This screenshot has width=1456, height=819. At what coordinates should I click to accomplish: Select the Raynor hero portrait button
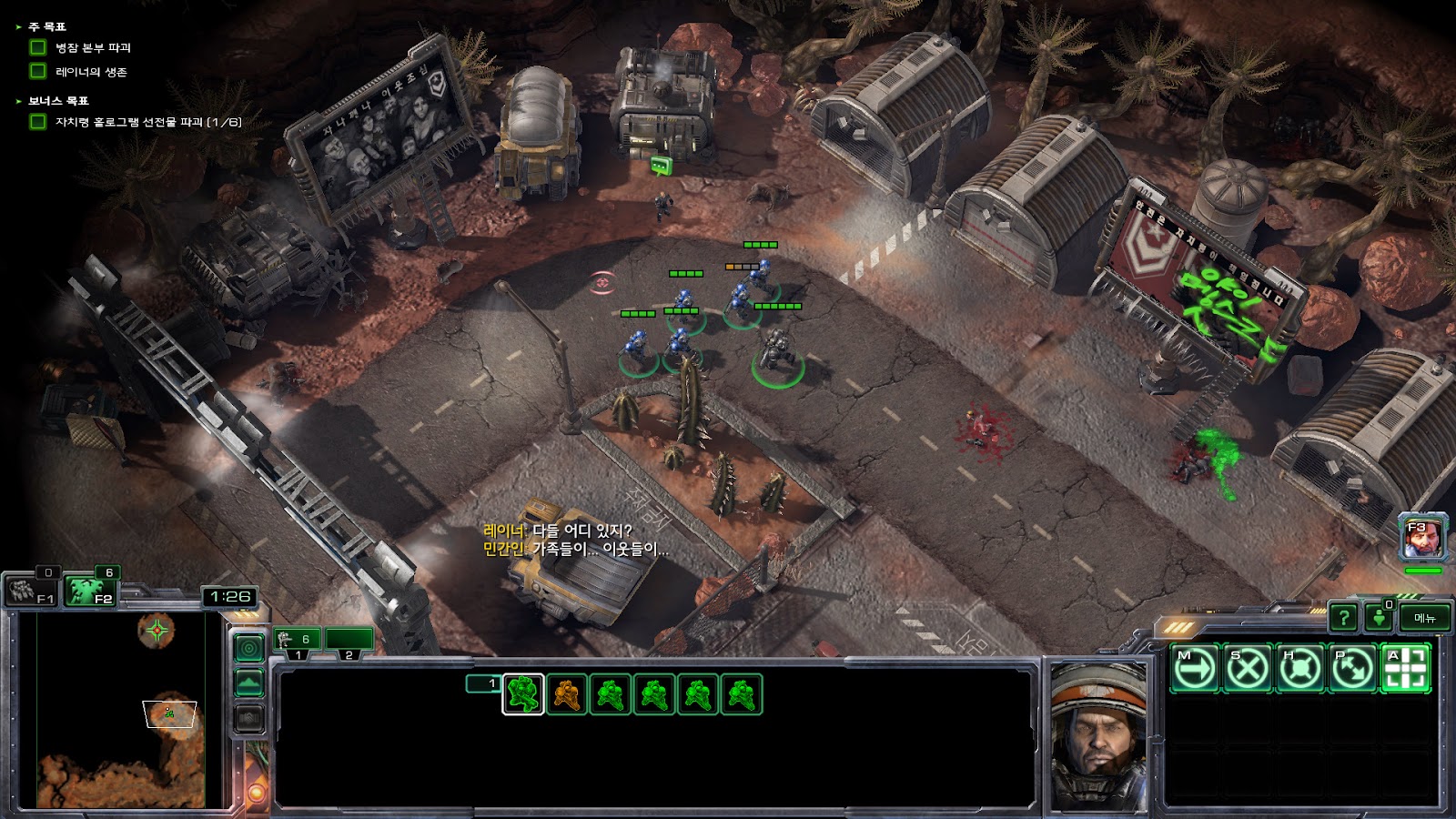(1422, 540)
